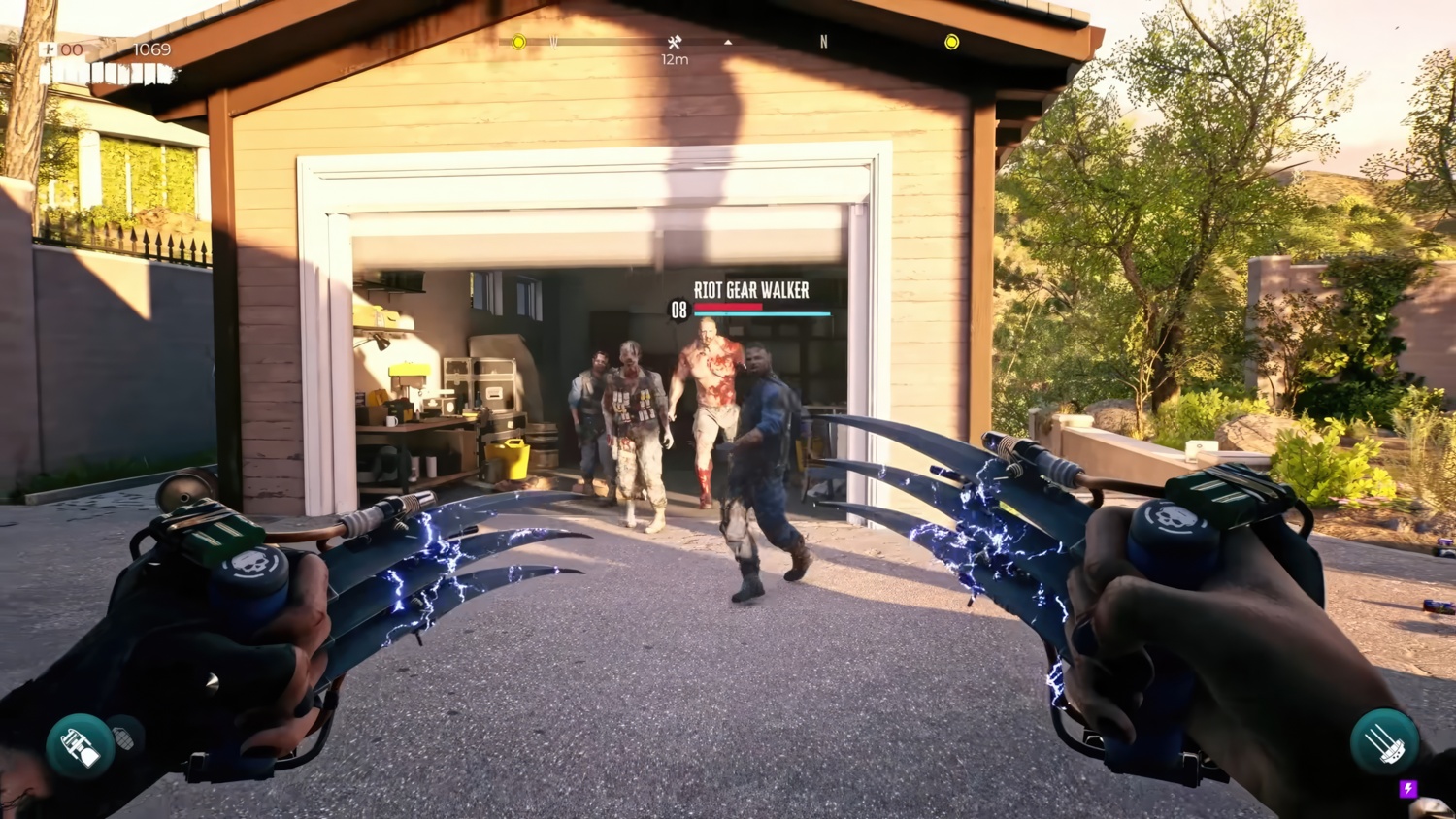Screen dimensions: 1456x819
Task: Click the hammer workbench marker on the compass
Action: tap(674, 43)
